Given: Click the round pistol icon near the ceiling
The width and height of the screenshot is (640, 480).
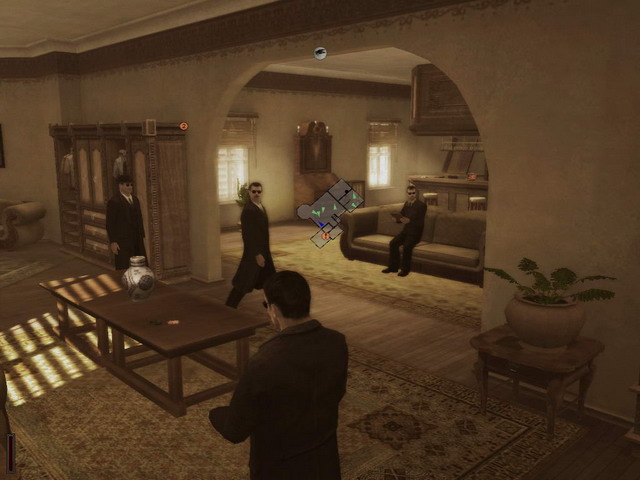Looking at the screenshot, I should point(320,53).
